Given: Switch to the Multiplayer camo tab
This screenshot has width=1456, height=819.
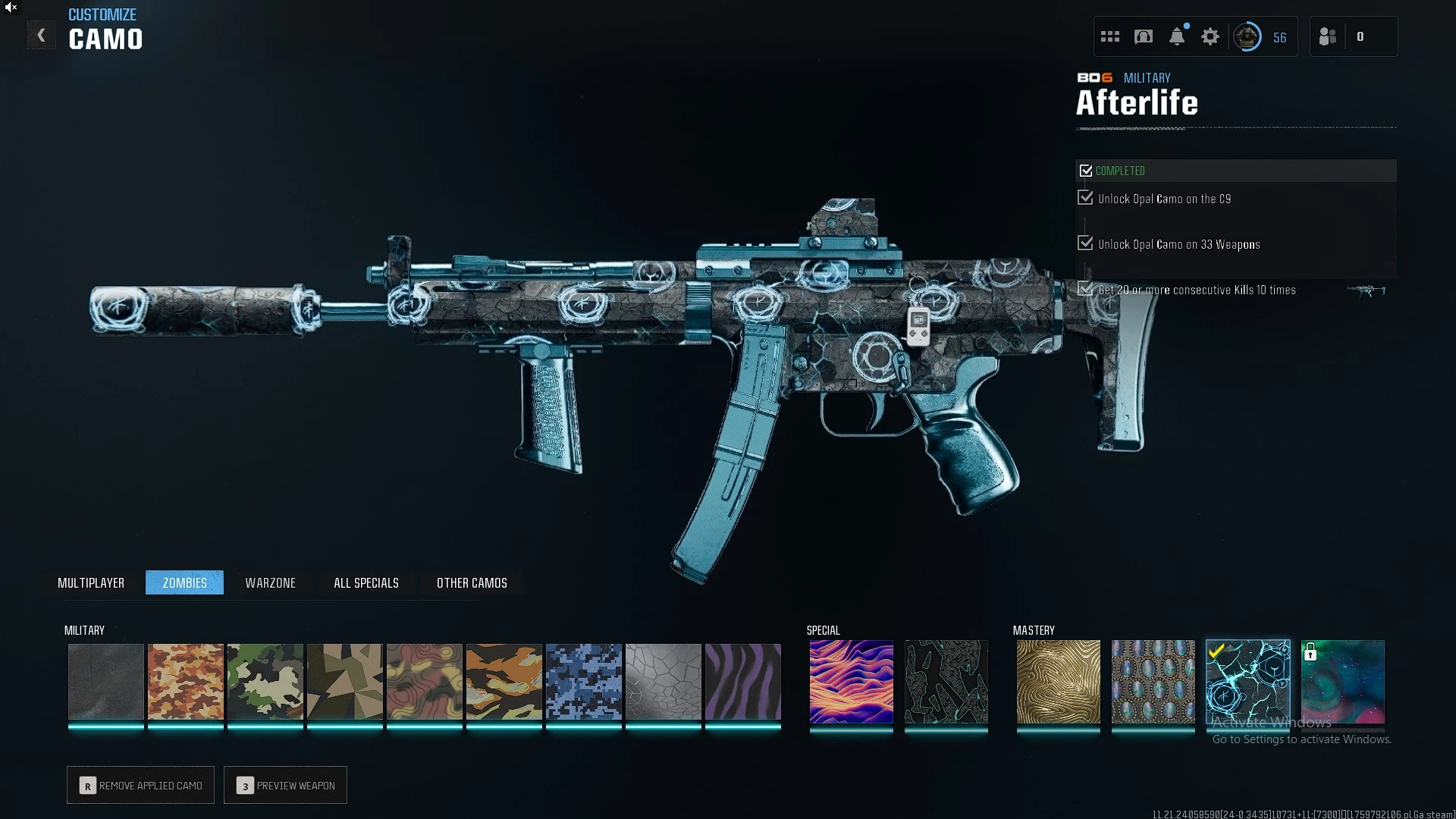Looking at the screenshot, I should click(x=91, y=582).
